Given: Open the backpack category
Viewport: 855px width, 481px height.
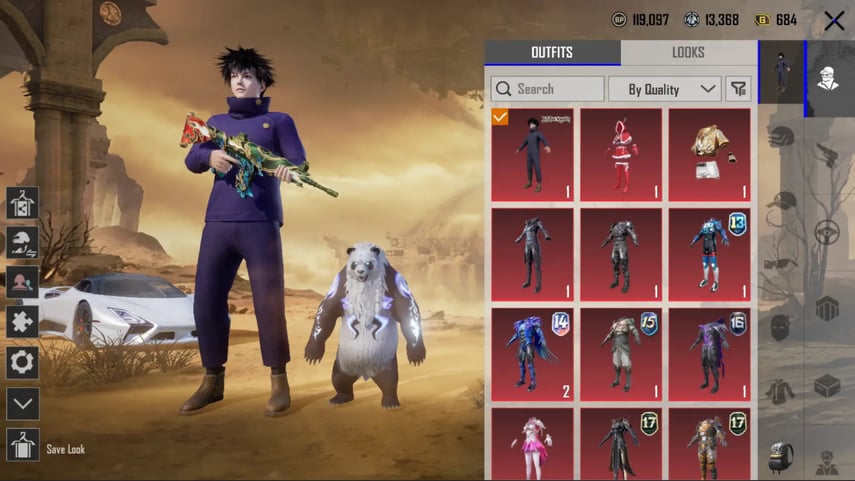Looking at the screenshot, I should pyautogui.click(x=781, y=456).
